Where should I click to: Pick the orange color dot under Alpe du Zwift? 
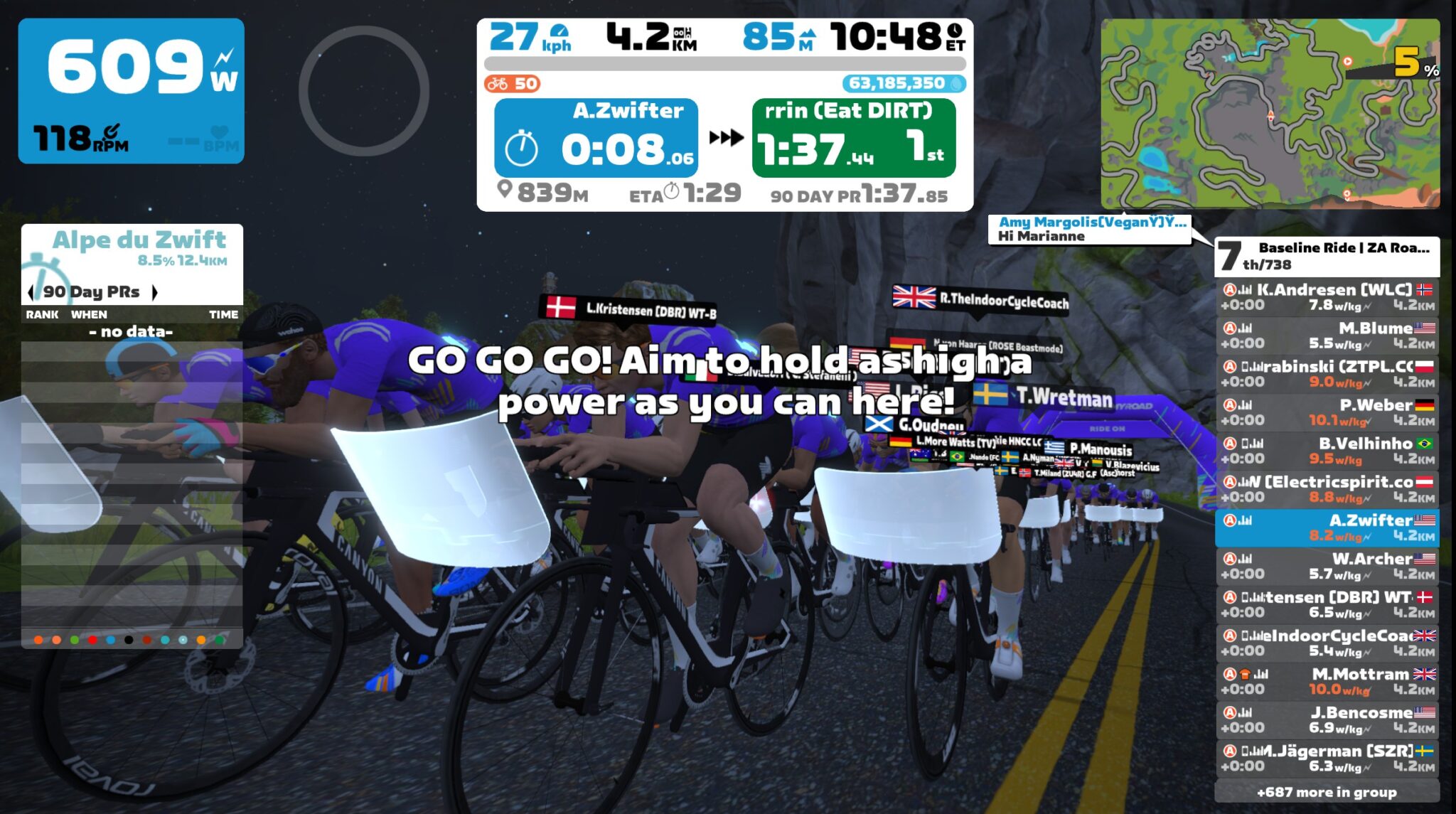click(37, 641)
